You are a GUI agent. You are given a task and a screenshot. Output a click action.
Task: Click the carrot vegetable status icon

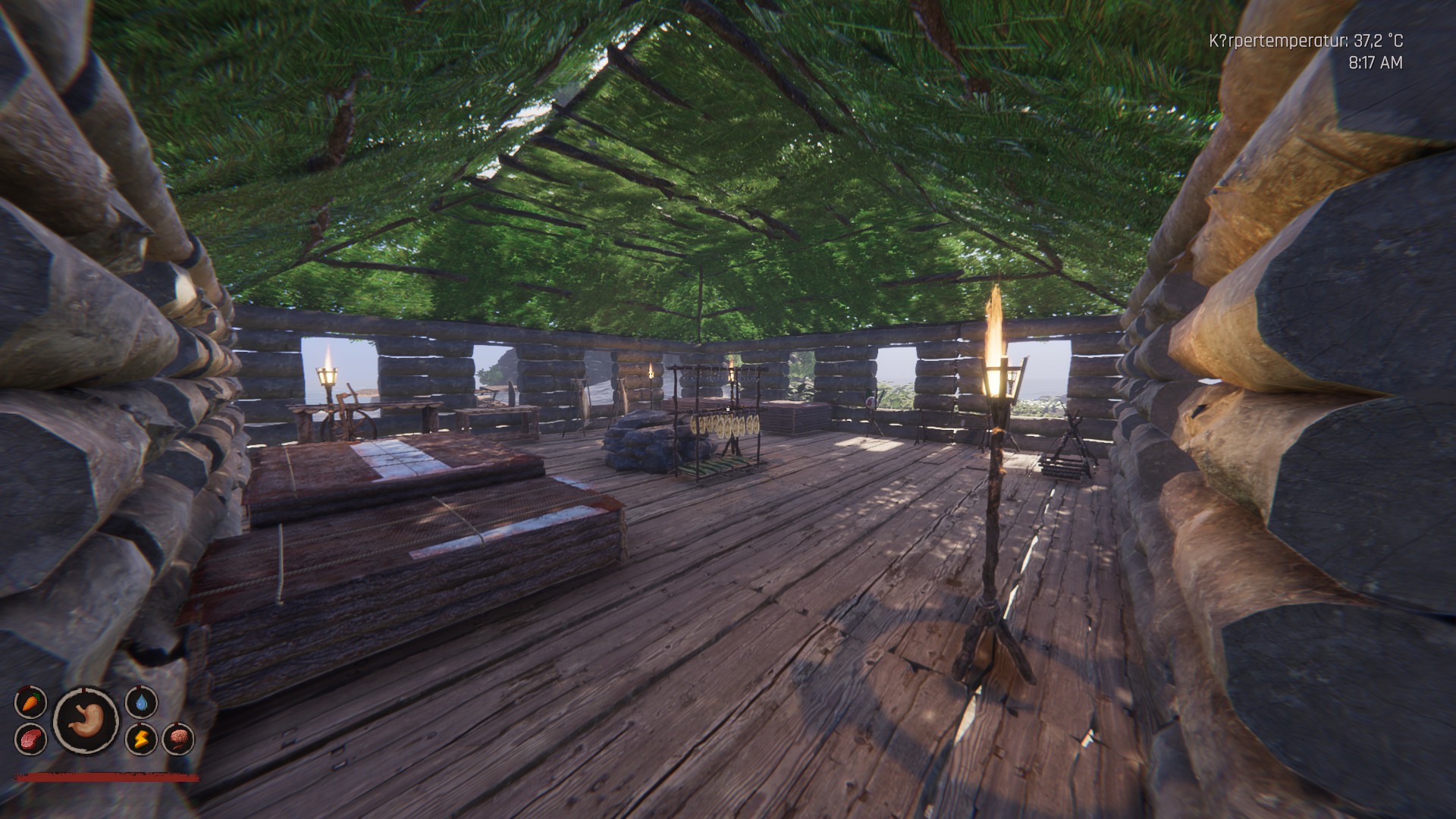click(x=30, y=702)
